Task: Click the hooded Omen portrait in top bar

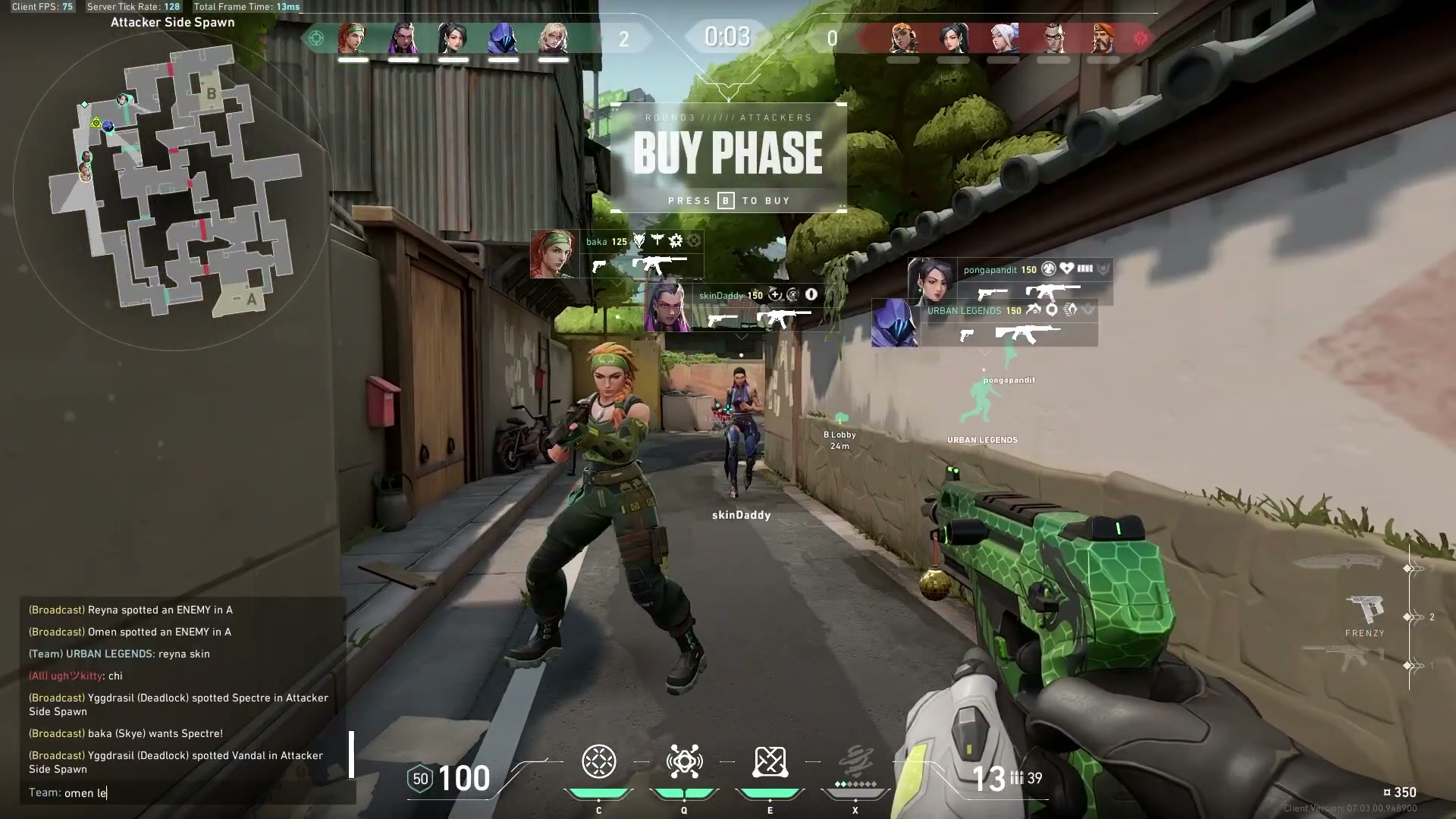Action: coord(503,38)
